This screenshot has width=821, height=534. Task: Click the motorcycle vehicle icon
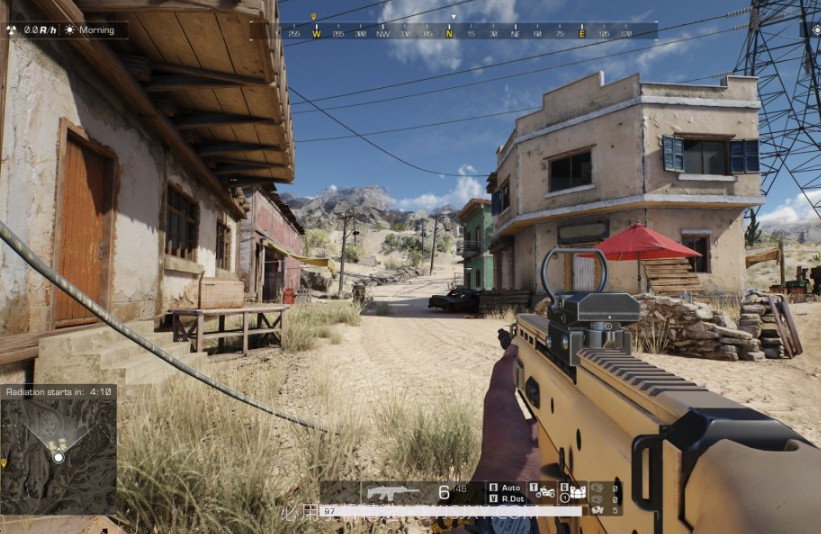point(543,492)
